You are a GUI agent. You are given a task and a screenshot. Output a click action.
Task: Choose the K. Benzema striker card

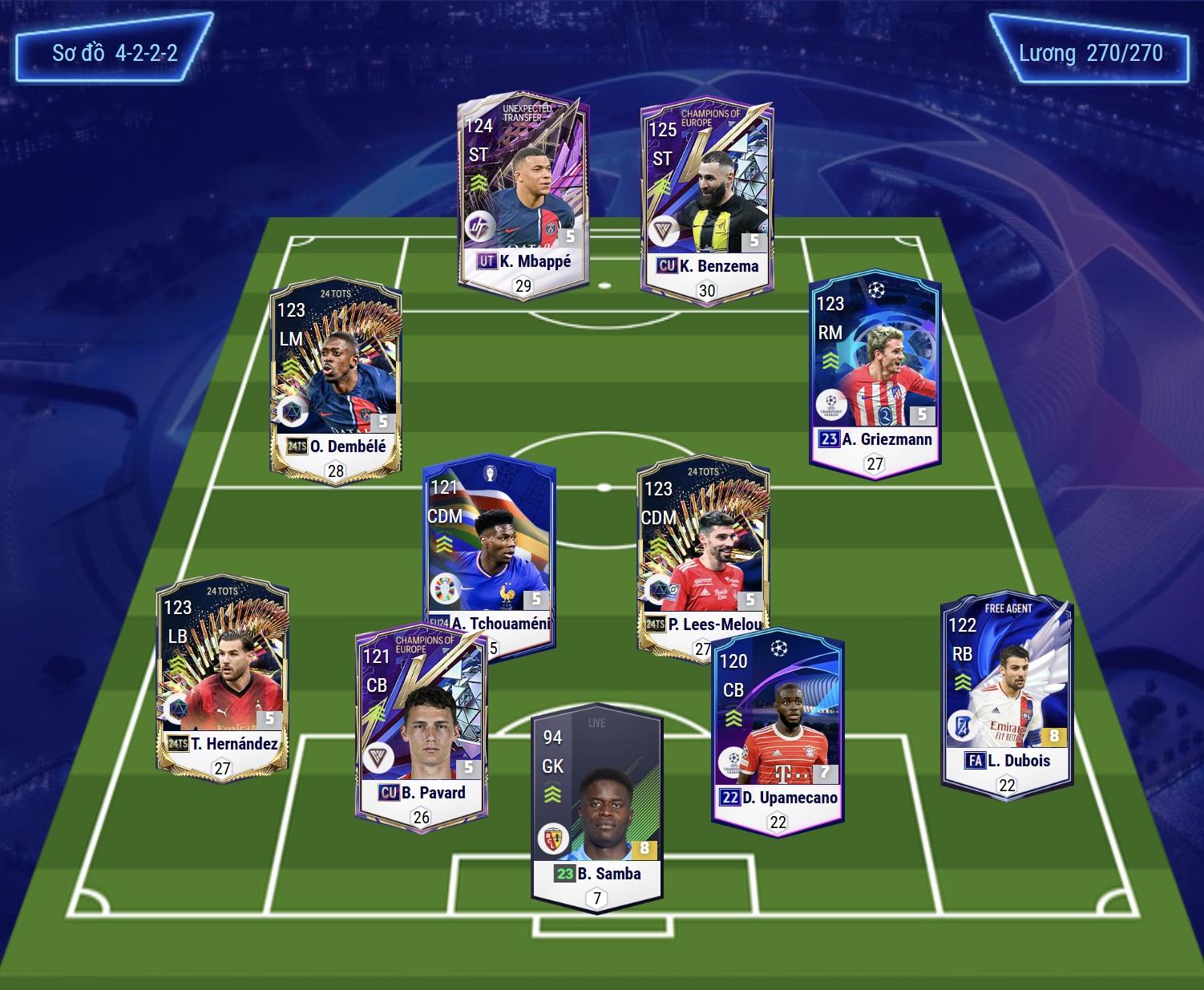(x=707, y=200)
